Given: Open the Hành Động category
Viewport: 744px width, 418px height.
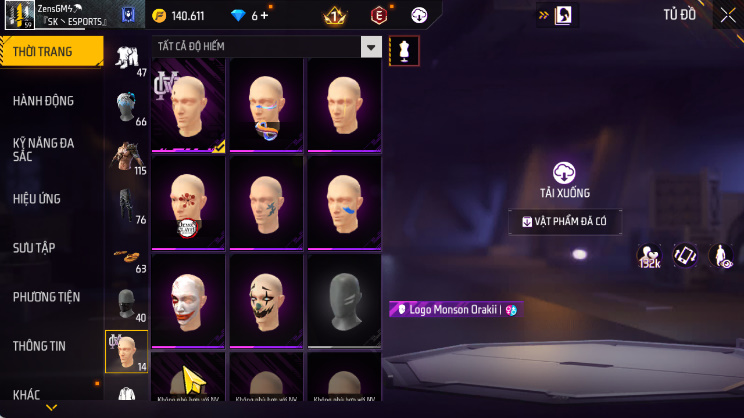Looking at the screenshot, I should coord(43,100).
